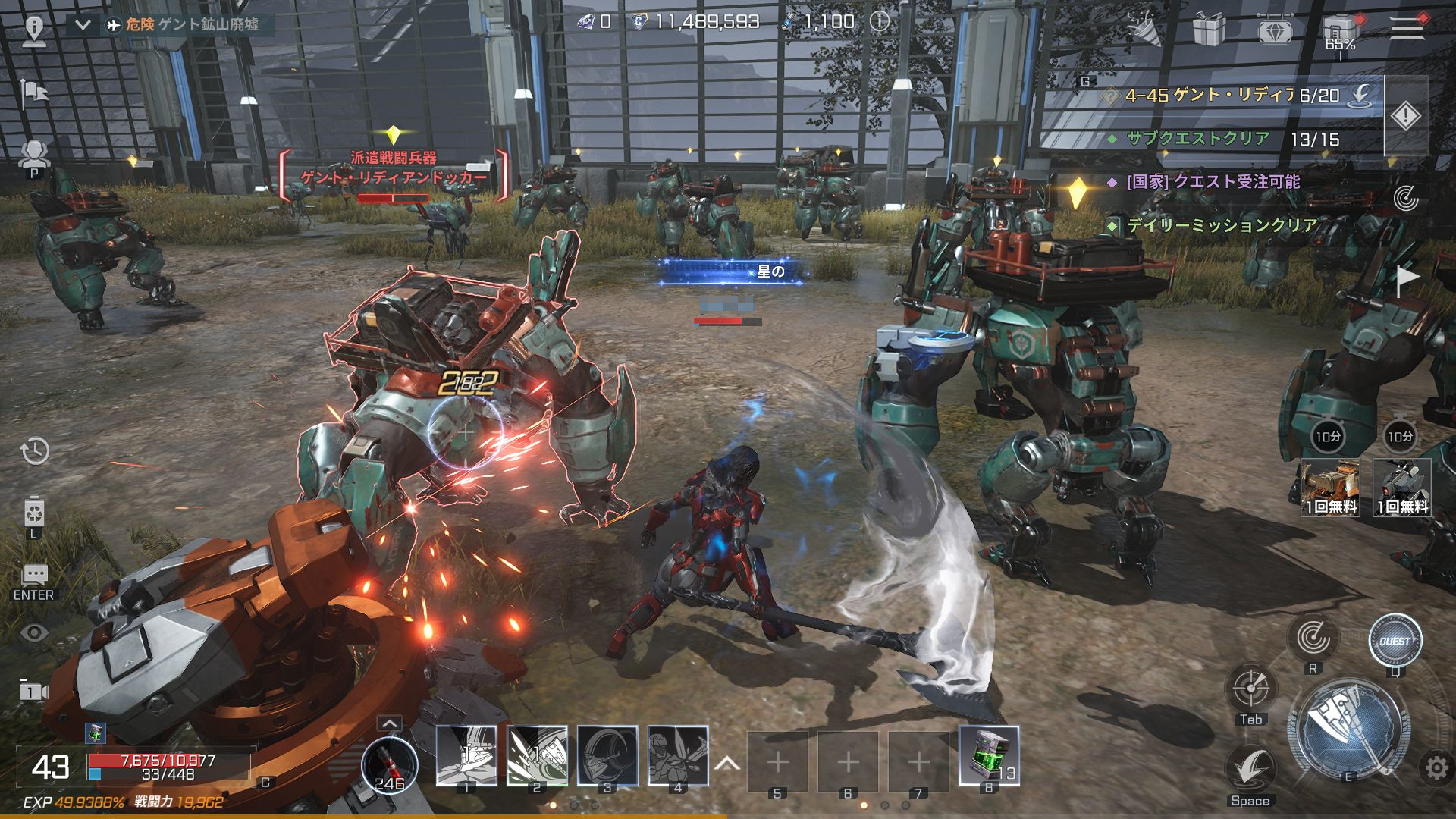Select the [国家] クエスト受注可能 entry

coord(1213,182)
